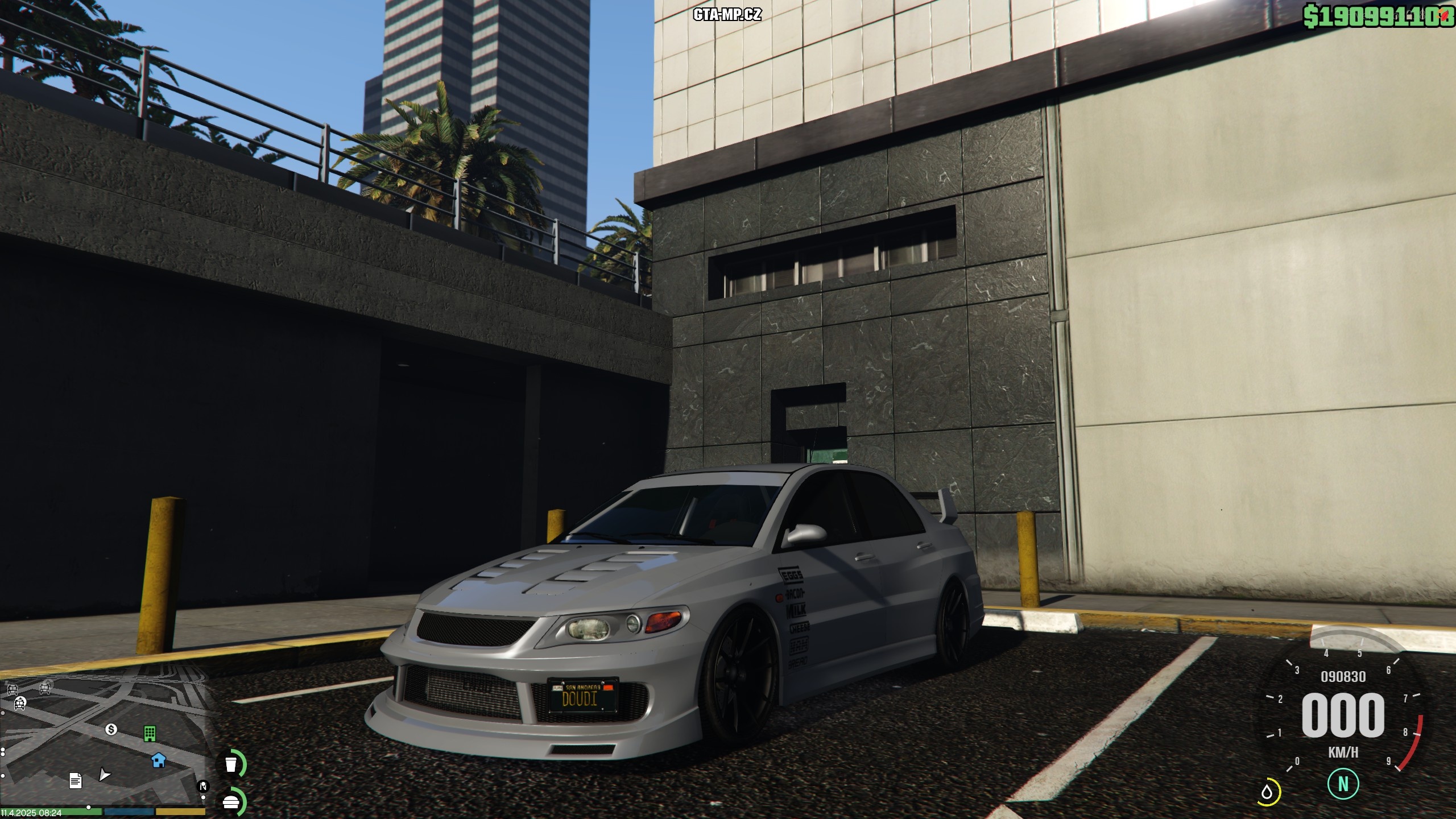Choose the blue house marker on the minimap

coord(159,759)
